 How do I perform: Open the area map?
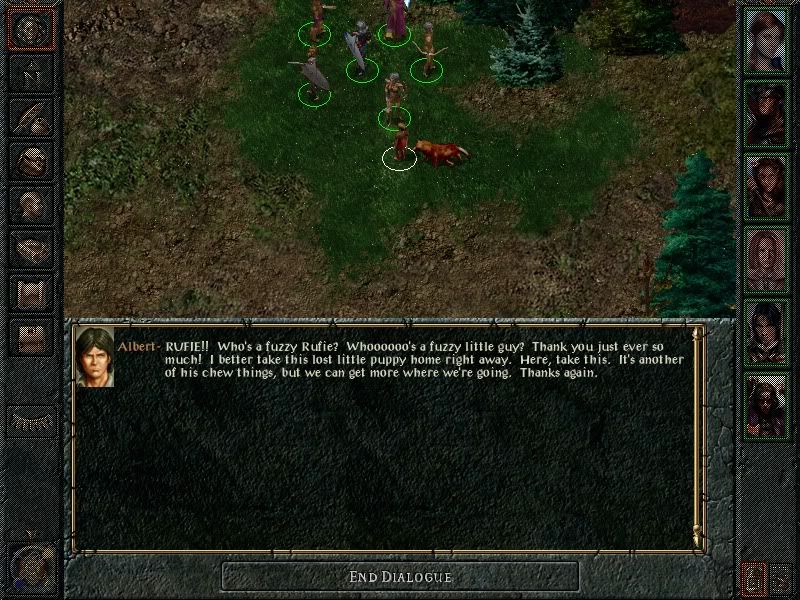pyautogui.click(x=31, y=74)
